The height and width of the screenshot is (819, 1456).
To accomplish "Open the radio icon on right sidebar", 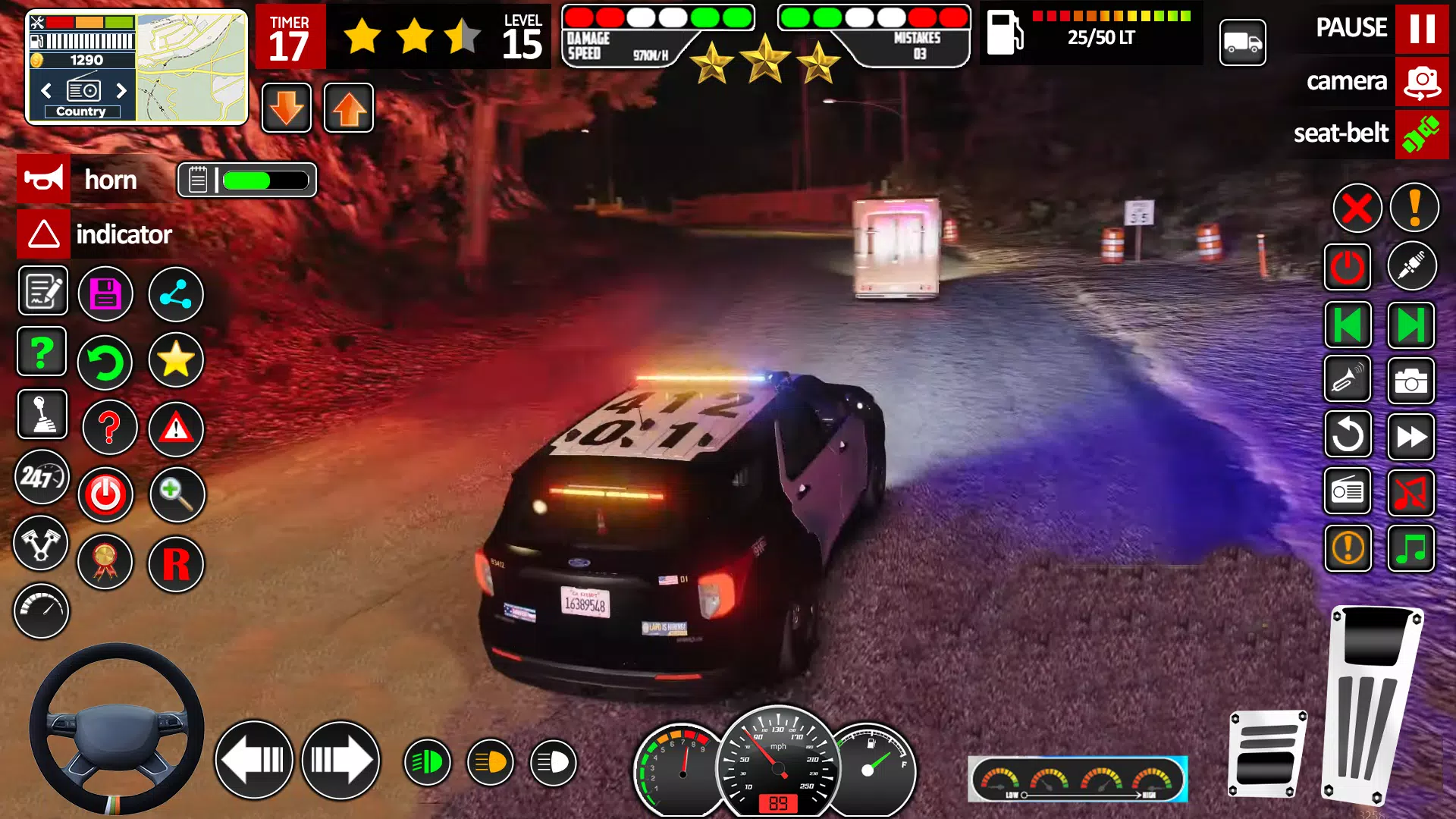I will 1348,491.
